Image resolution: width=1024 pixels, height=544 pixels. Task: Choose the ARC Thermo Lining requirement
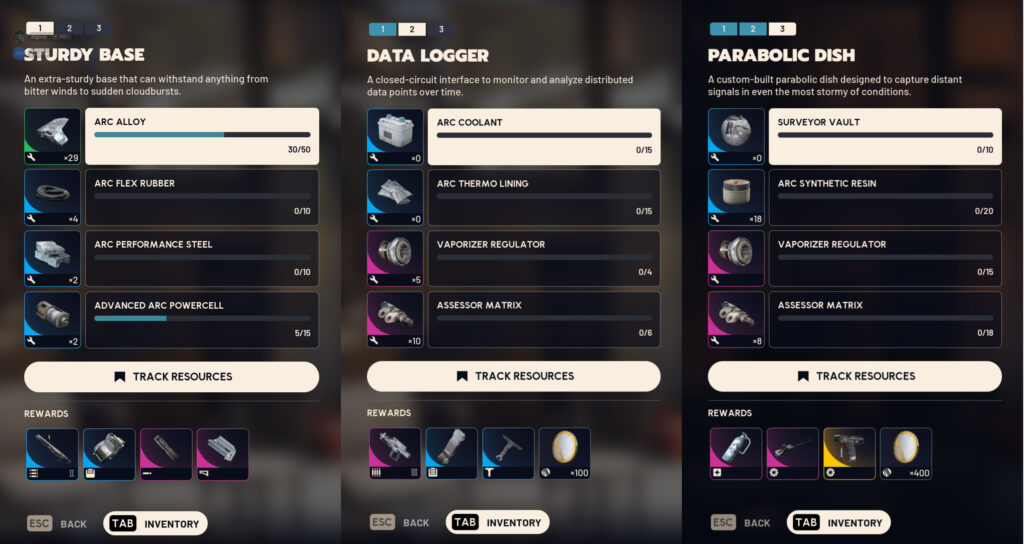(544, 197)
